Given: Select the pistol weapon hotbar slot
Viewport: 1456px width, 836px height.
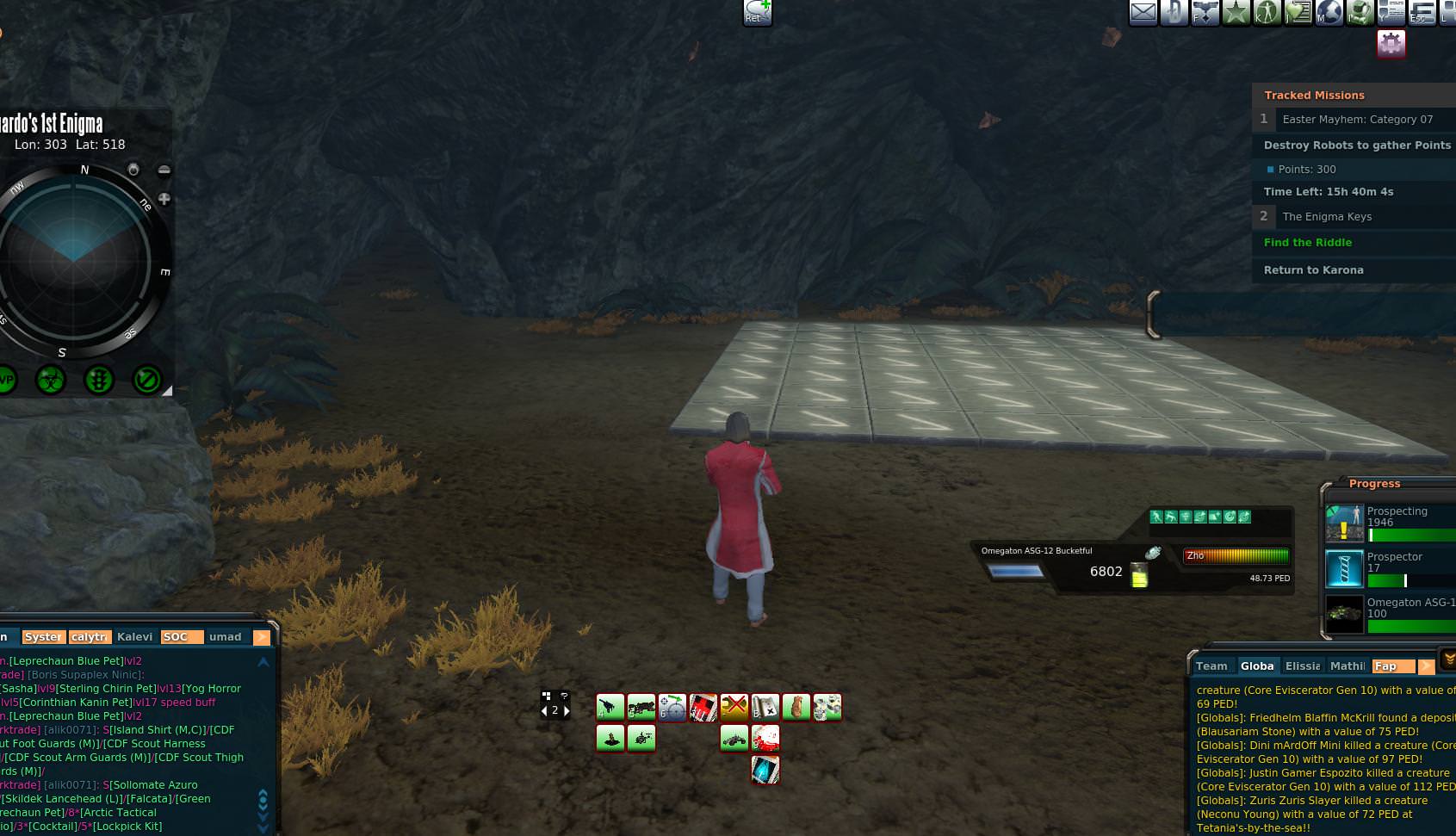Looking at the screenshot, I should point(610,707).
